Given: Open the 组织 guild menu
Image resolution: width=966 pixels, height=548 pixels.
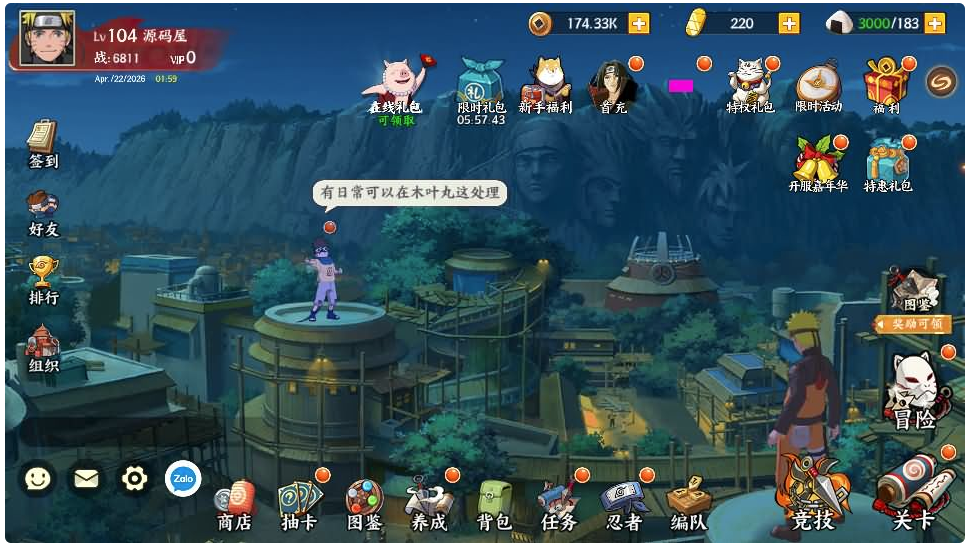Looking at the screenshot, I should click(43, 347).
